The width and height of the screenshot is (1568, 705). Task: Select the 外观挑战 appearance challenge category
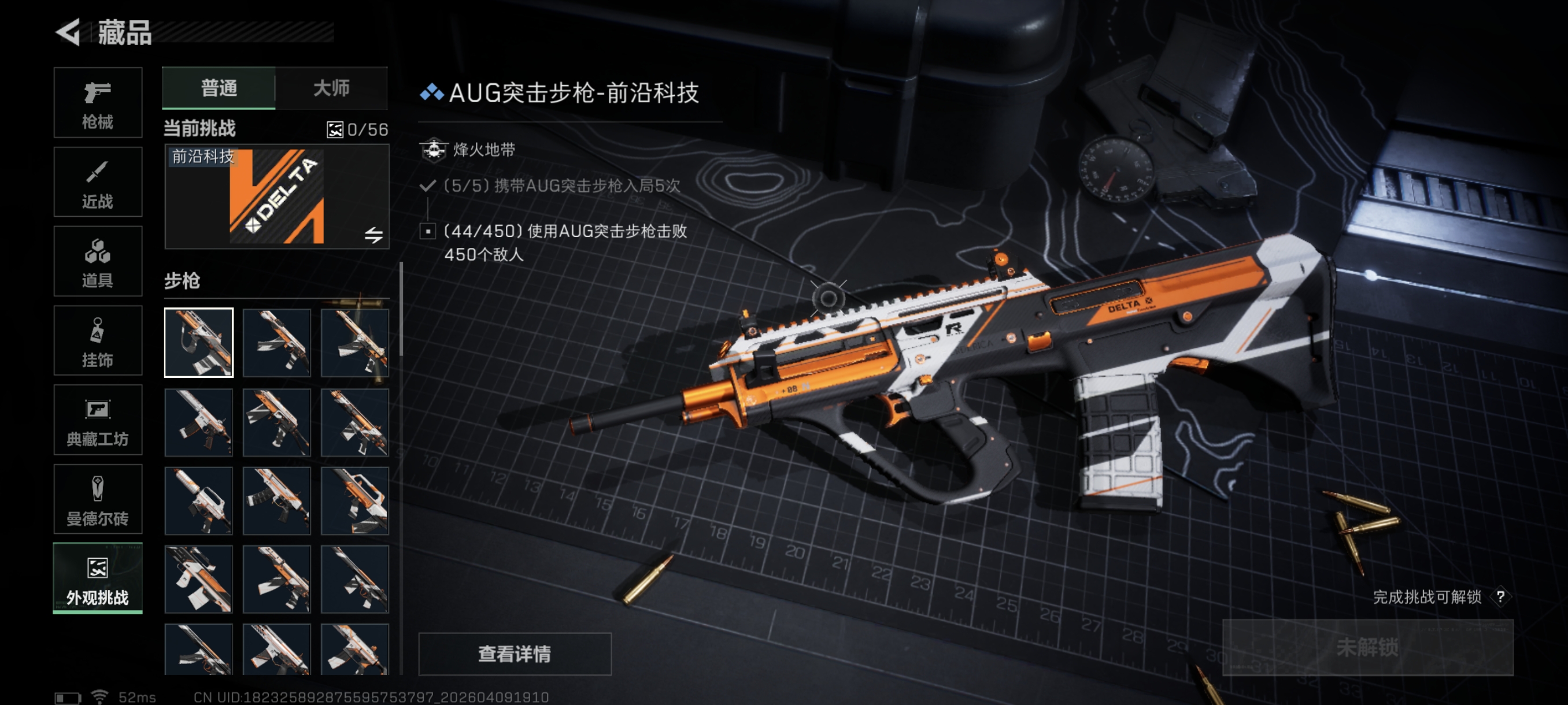97,578
